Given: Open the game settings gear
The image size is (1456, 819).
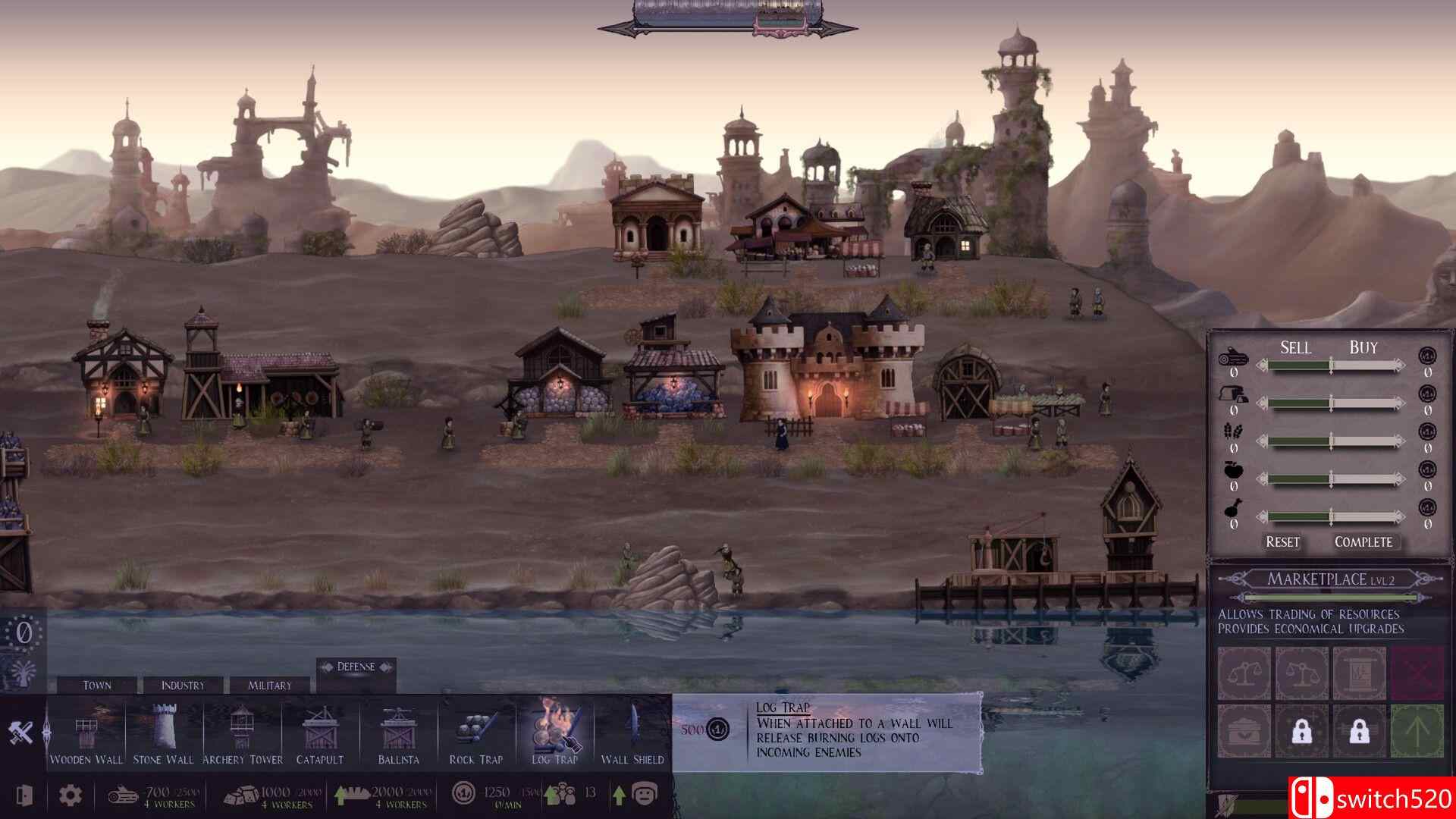Looking at the screenshot, I should tap(69, 793).
